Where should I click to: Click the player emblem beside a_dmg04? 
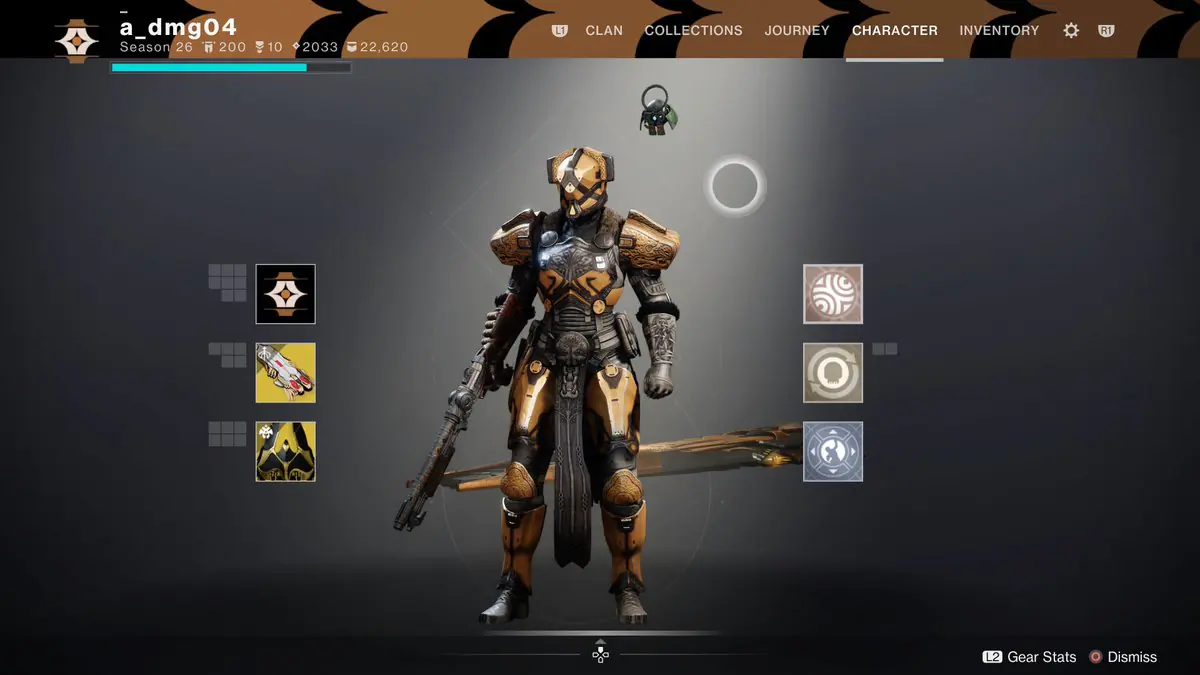click(76, 37)
